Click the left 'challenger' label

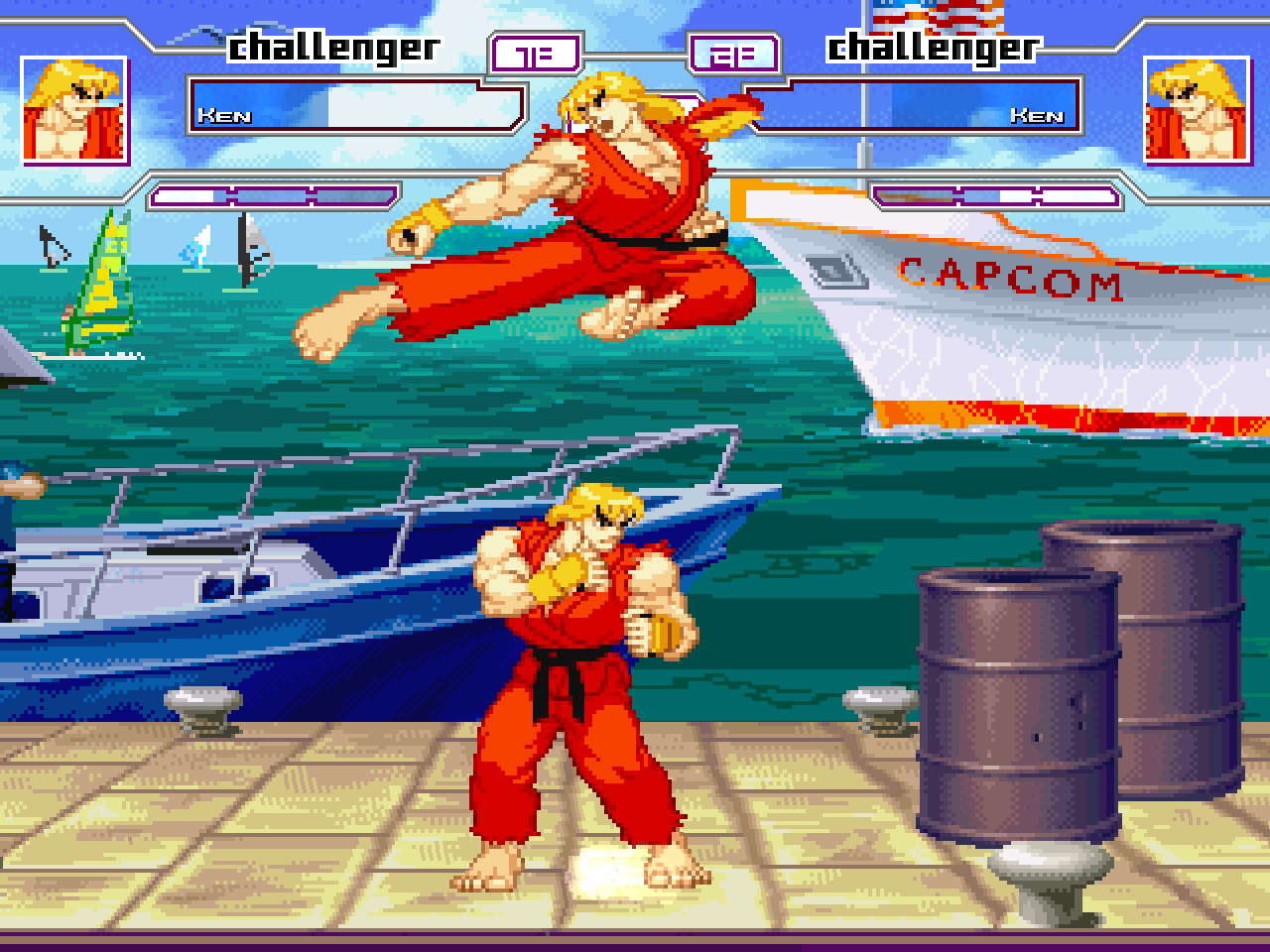(x=334, y=47)
